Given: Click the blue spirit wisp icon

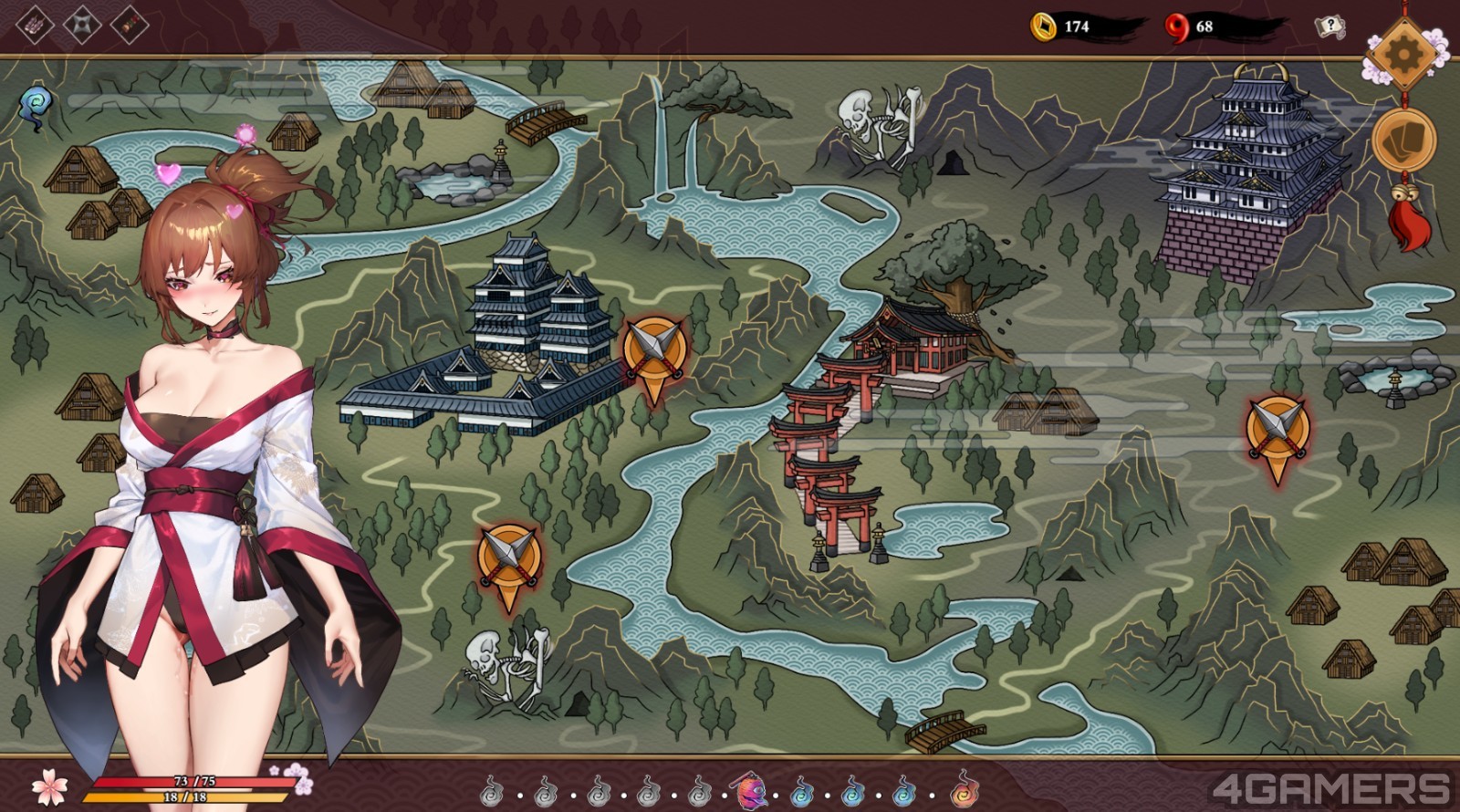Looking at the screenshot, I should coord(36,107).
